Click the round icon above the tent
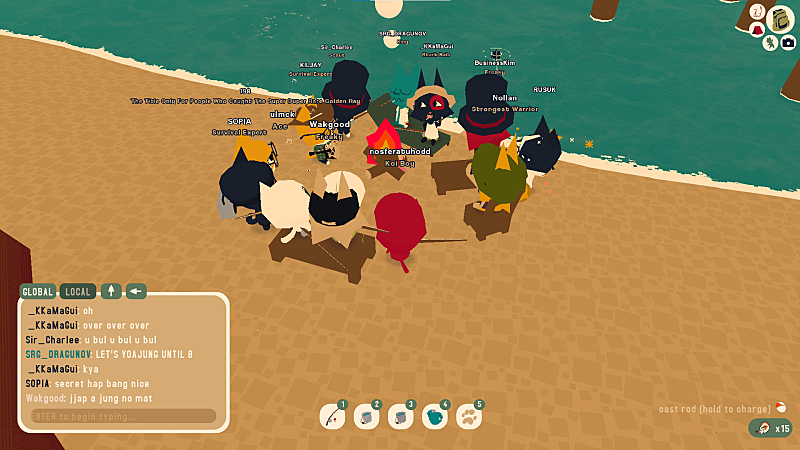The width and height of the screenshot is (800, 450). [x=757, y=13]
